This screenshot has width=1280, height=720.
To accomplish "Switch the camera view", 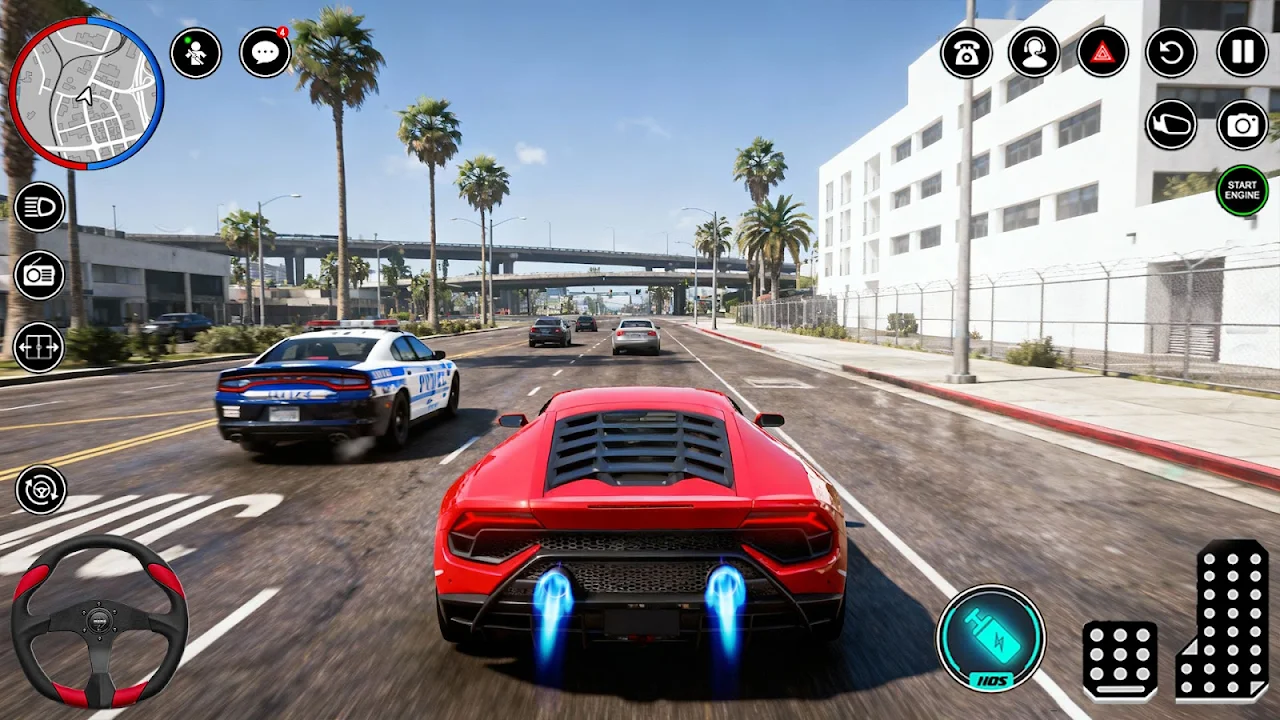I will [x=1242, y=125].
